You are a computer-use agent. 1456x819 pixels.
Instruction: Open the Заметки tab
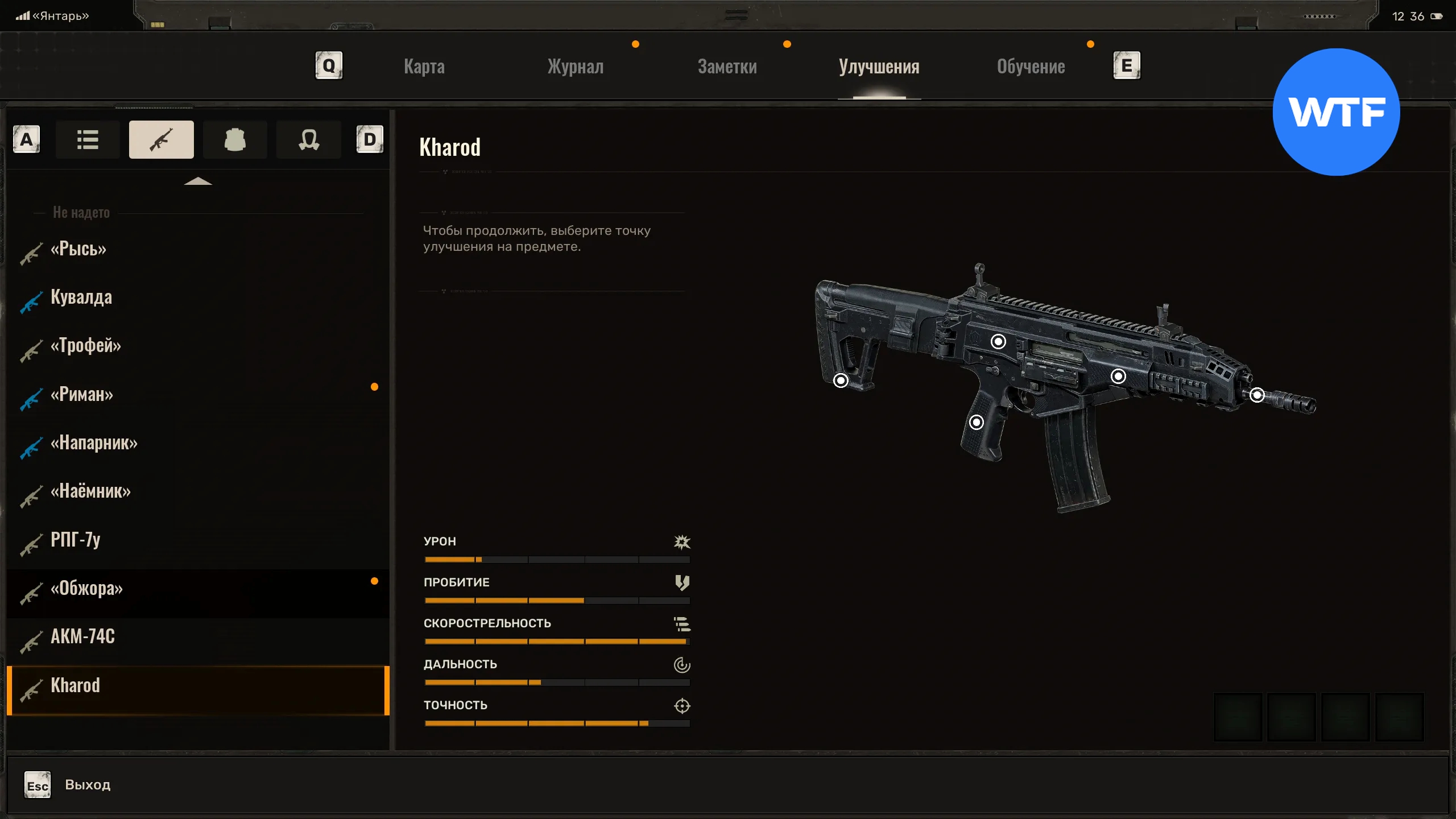pos(727,67)
